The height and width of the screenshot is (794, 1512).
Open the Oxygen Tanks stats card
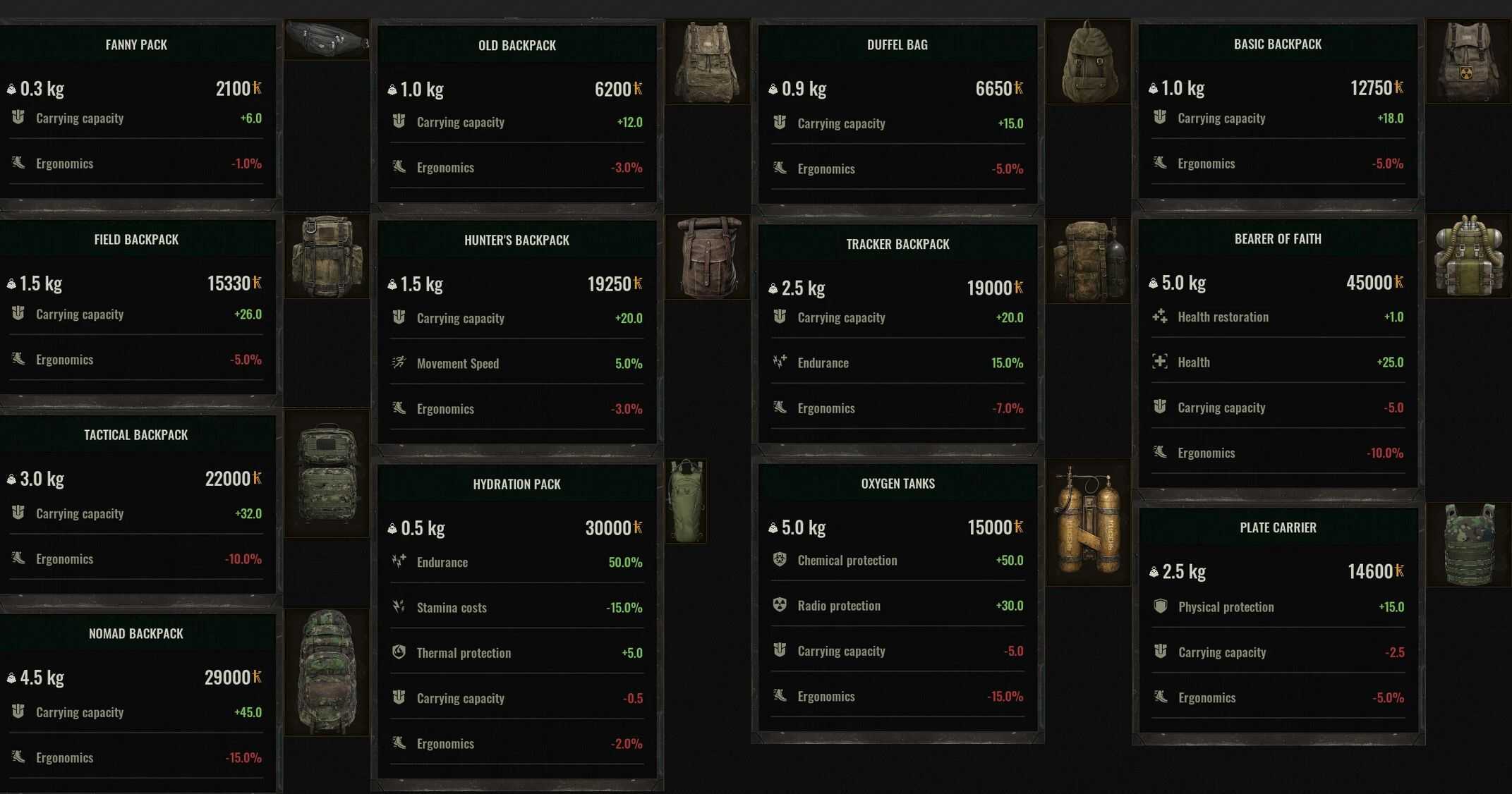point(897,598)
